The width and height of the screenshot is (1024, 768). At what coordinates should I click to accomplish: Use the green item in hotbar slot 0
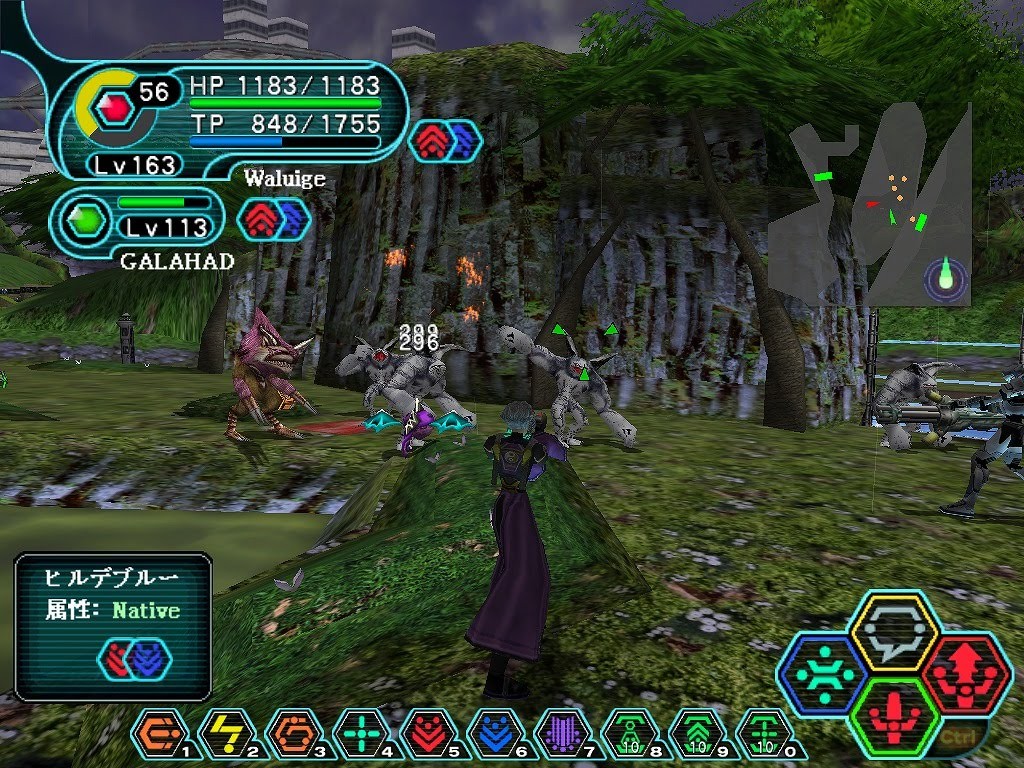[x=763, y=733]
